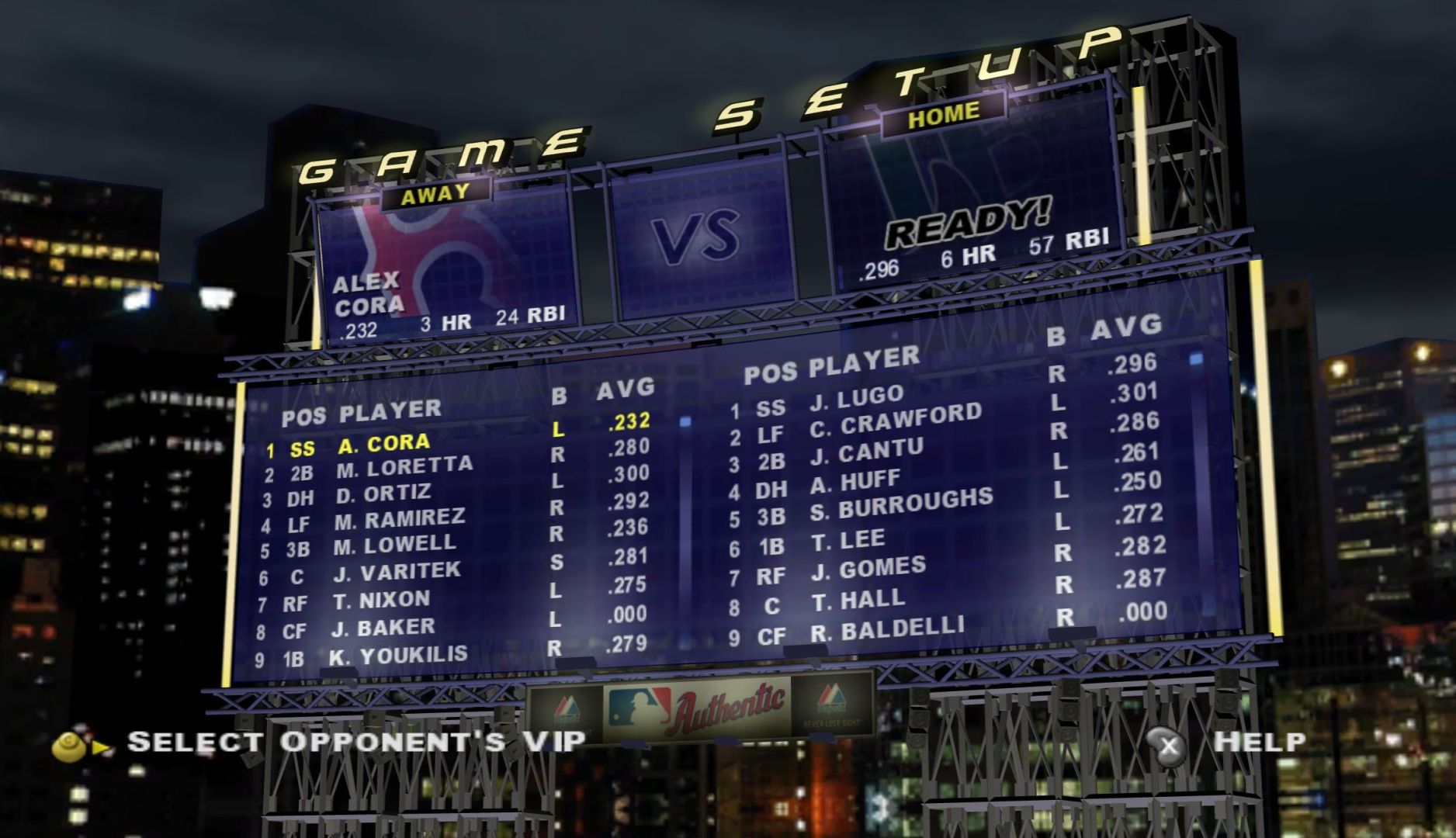Pick J. Gomes from the home lineup

tap(868, 569)
